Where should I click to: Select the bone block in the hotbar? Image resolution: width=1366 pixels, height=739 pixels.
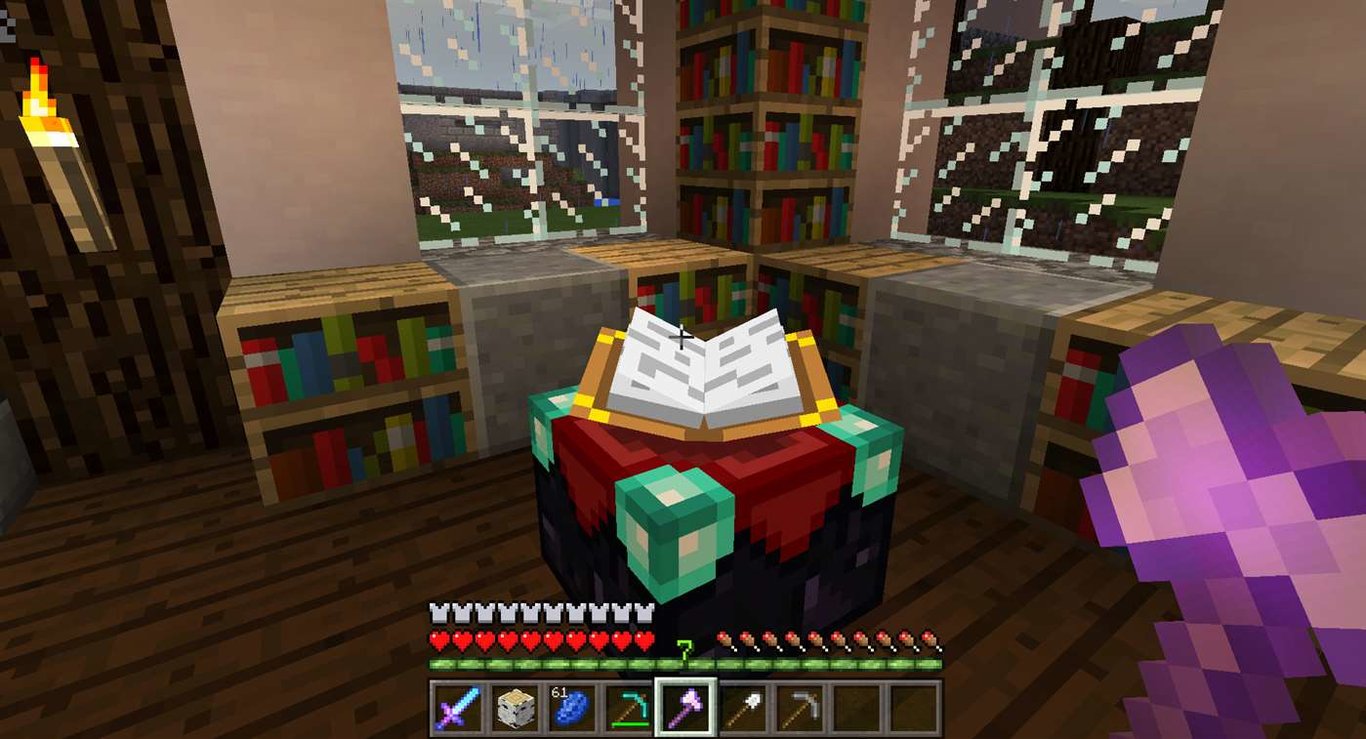point(514,708)
